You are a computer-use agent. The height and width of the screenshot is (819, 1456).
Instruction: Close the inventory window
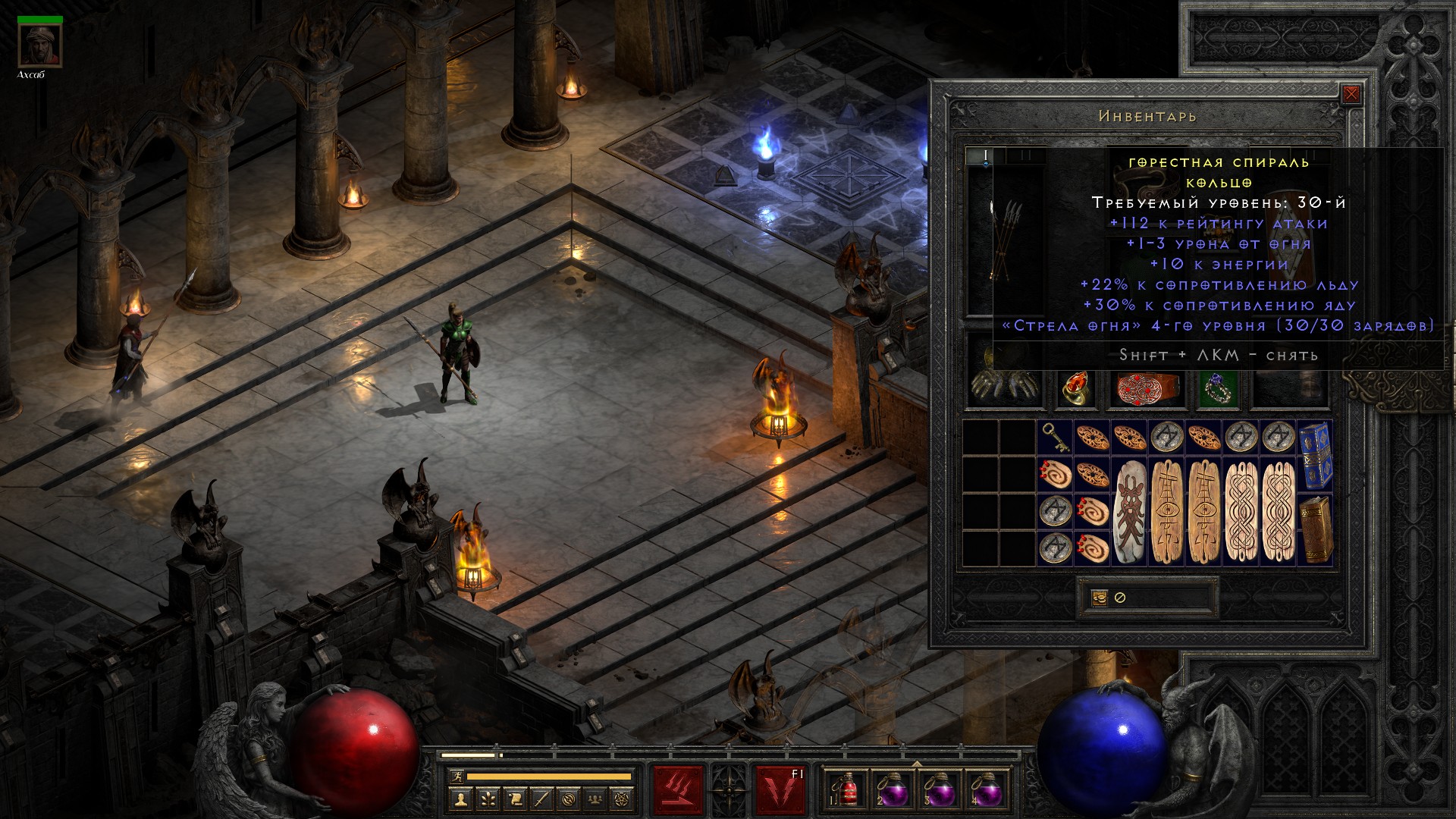point(1351,95)
